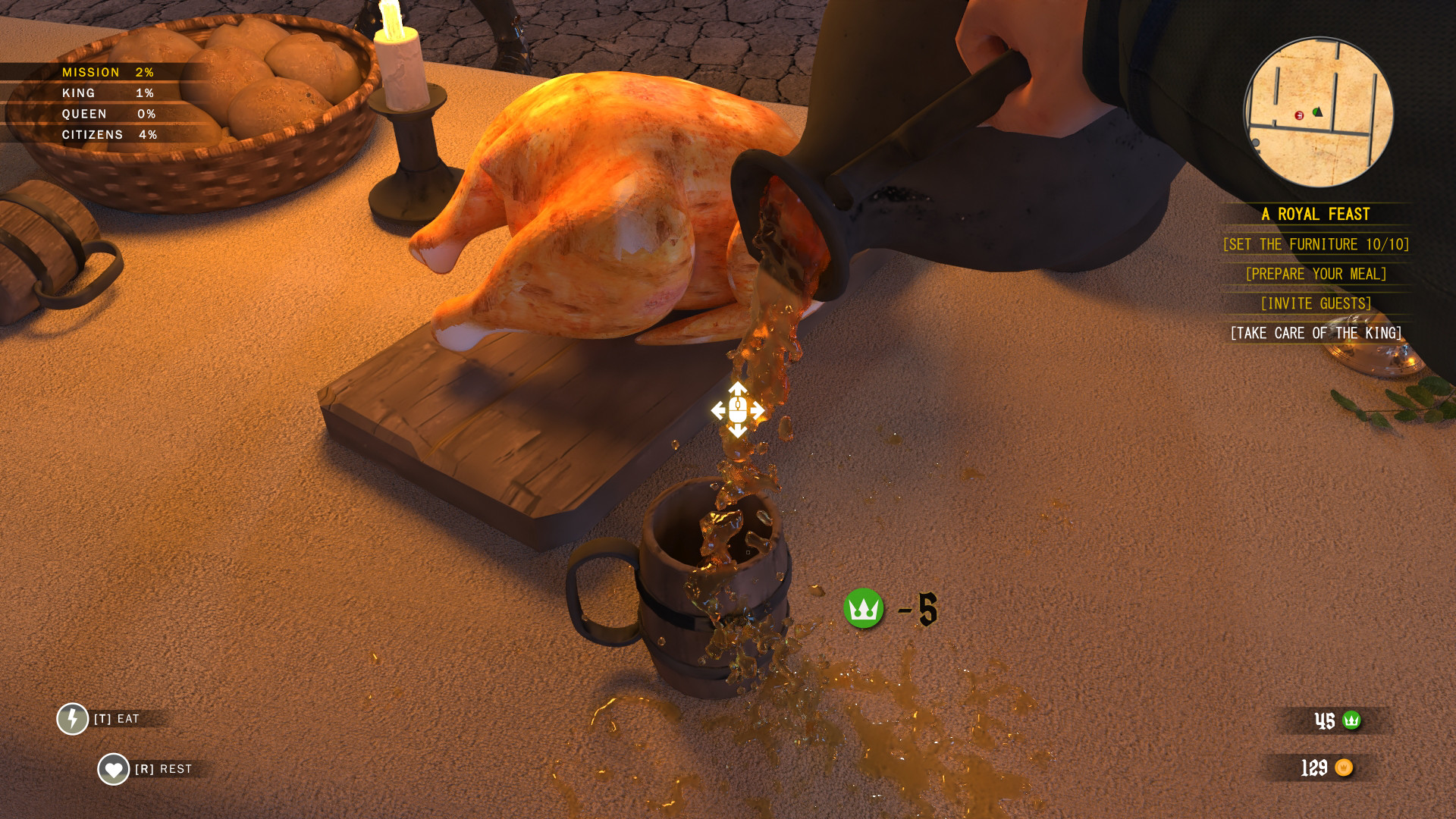Expand the A ROYAL FEAST quest header
This screenshot has height=819, width=1456.
pos(1315,215)
